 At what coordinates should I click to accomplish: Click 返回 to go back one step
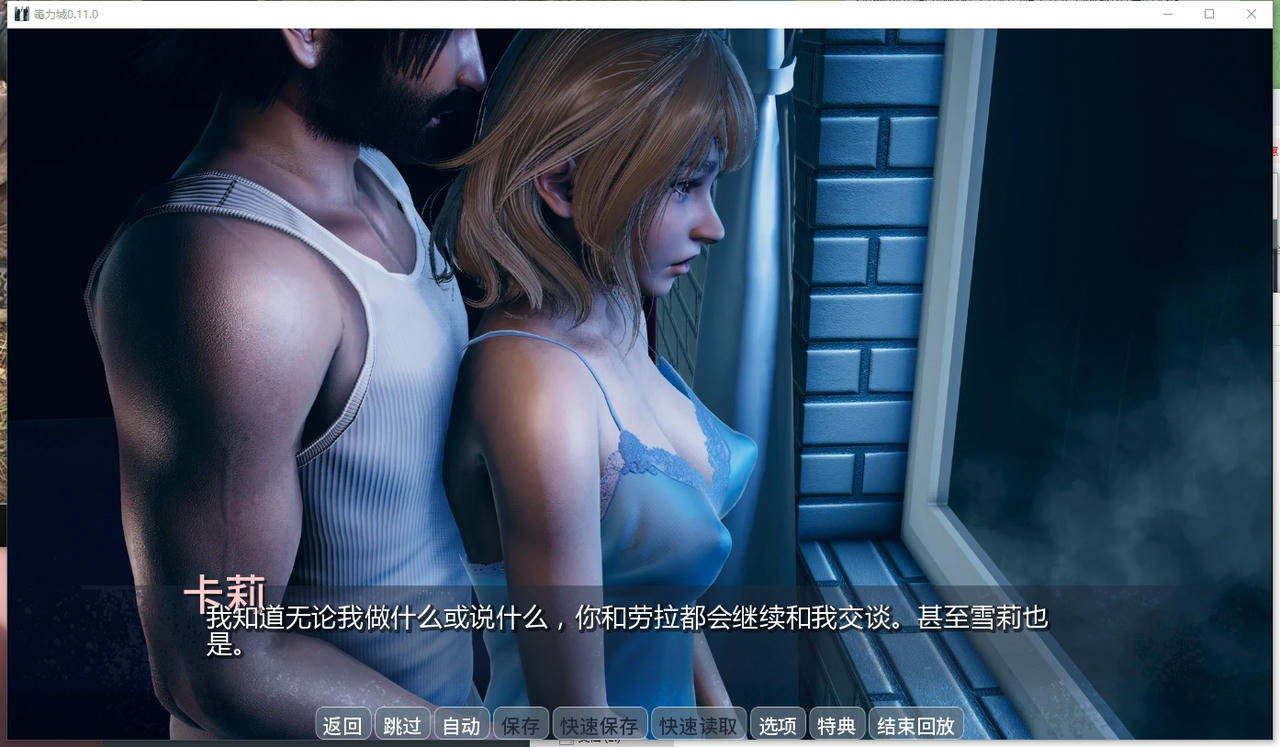point(342,724)
